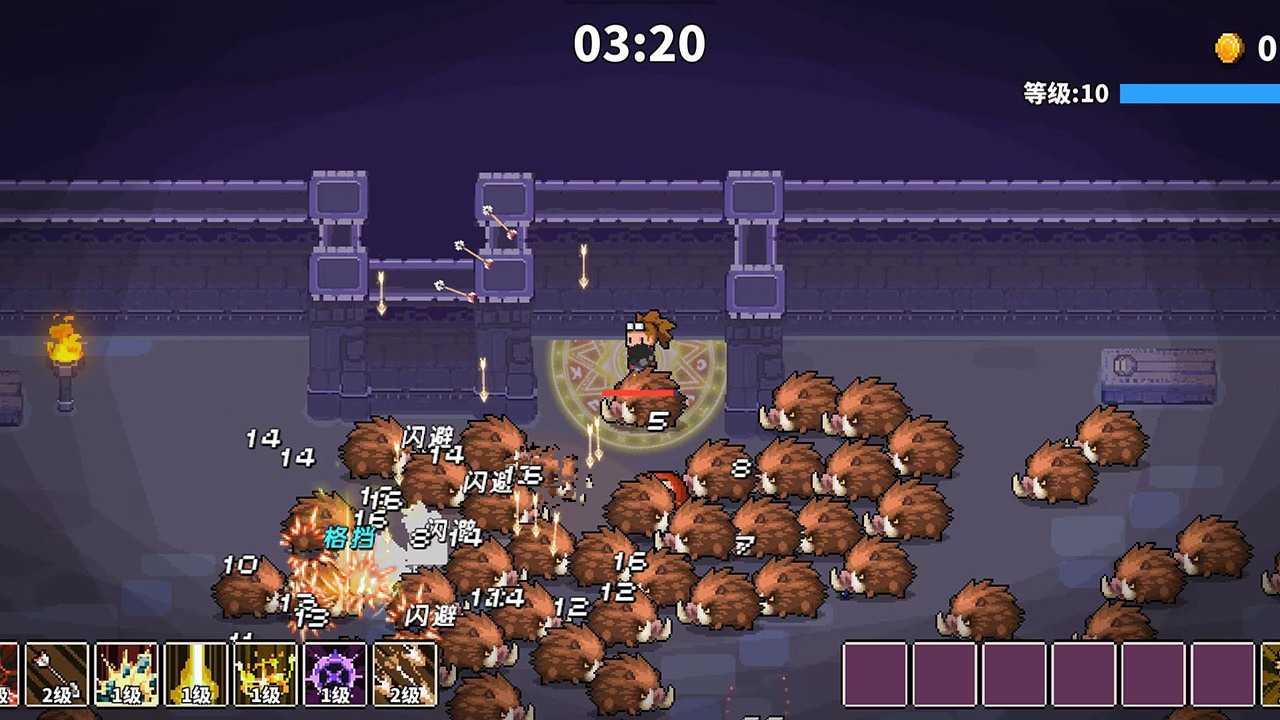The height and width of the screenshot is (720, 1280).
Task: Click the blue 格挡 block text
Action: click(x=352, y=536)
